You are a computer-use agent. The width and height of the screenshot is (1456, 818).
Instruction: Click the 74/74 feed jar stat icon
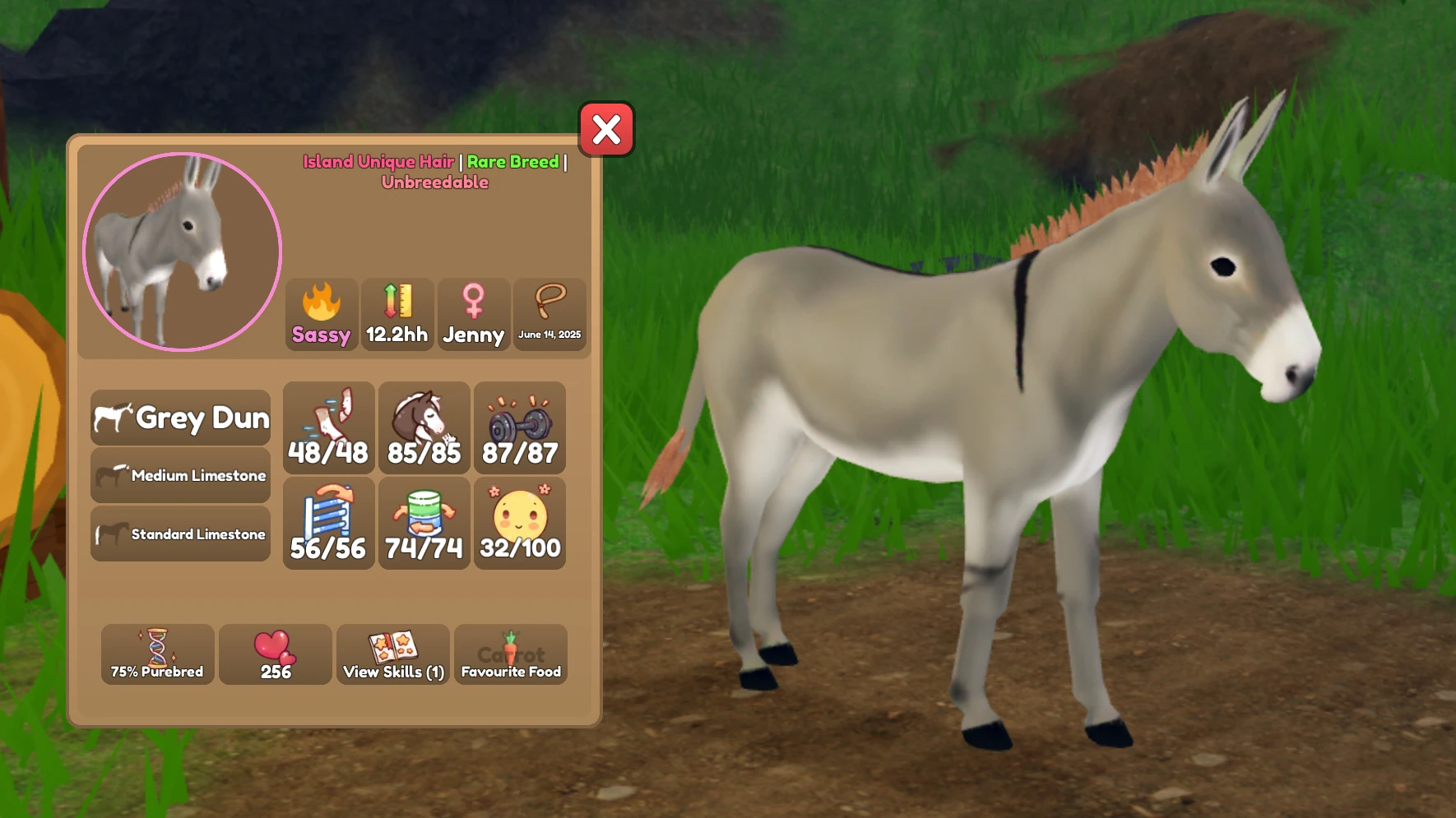[x=424, y=524]
